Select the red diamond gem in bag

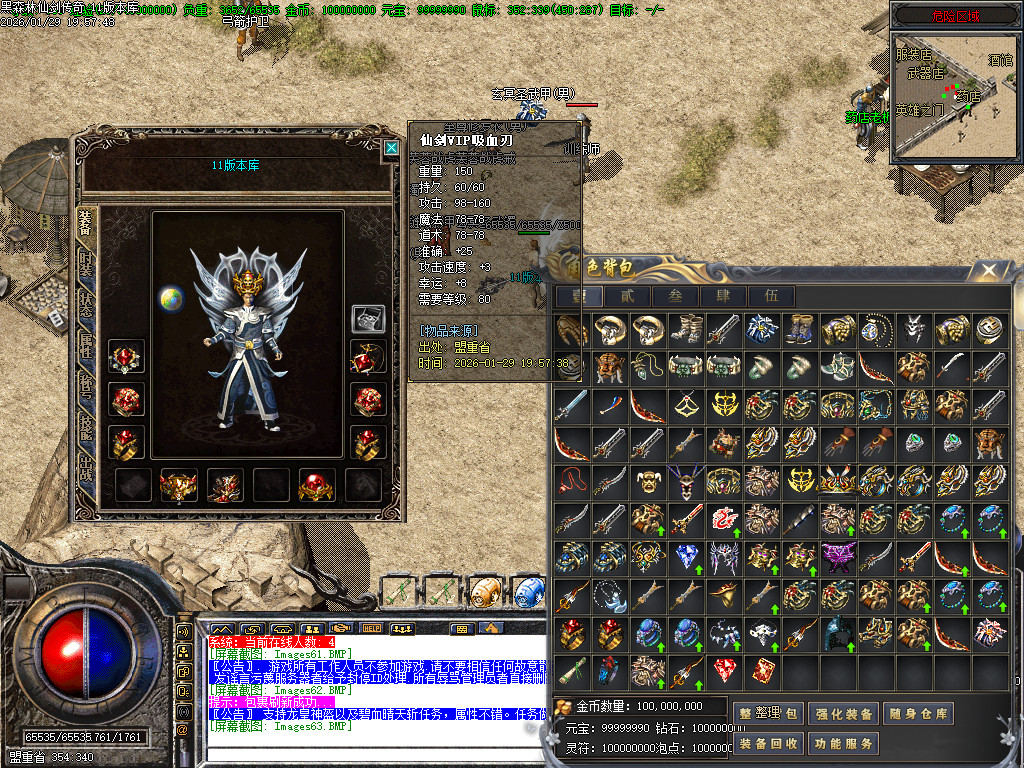[724, 668]
